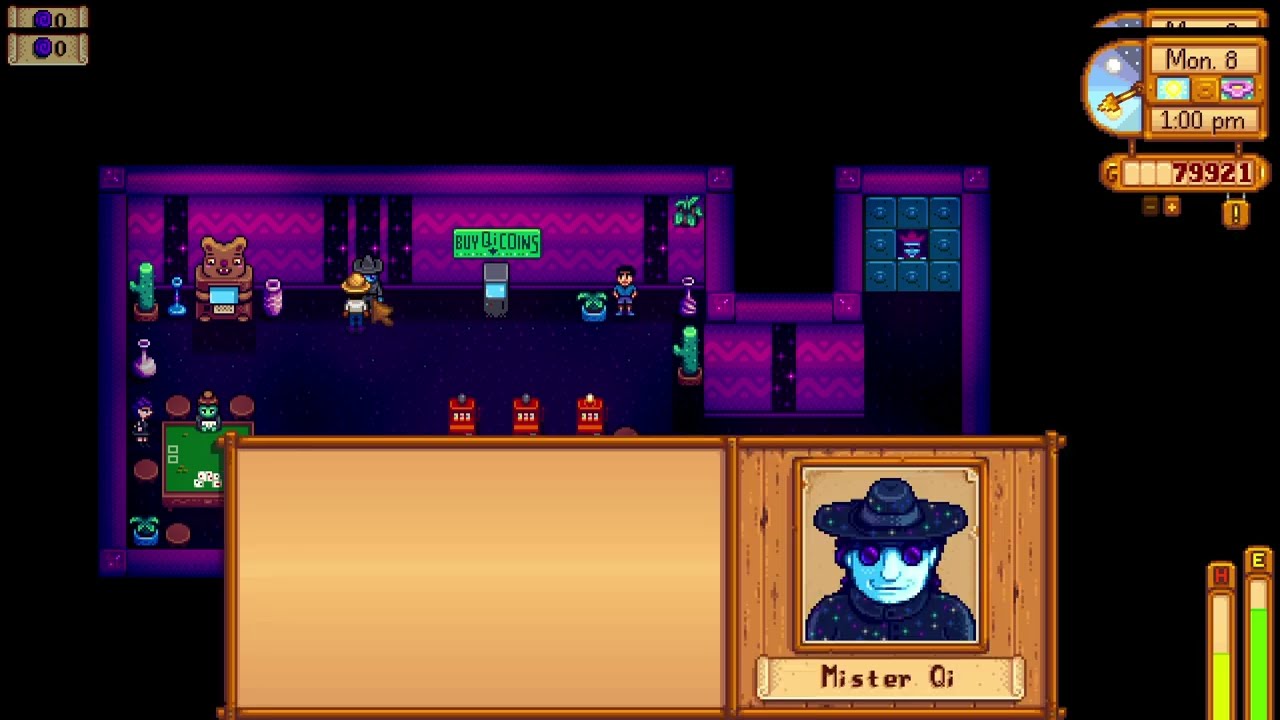
Task: Click the leftmost slot machine
Action: pyautogui.click(x=462, y=415)
